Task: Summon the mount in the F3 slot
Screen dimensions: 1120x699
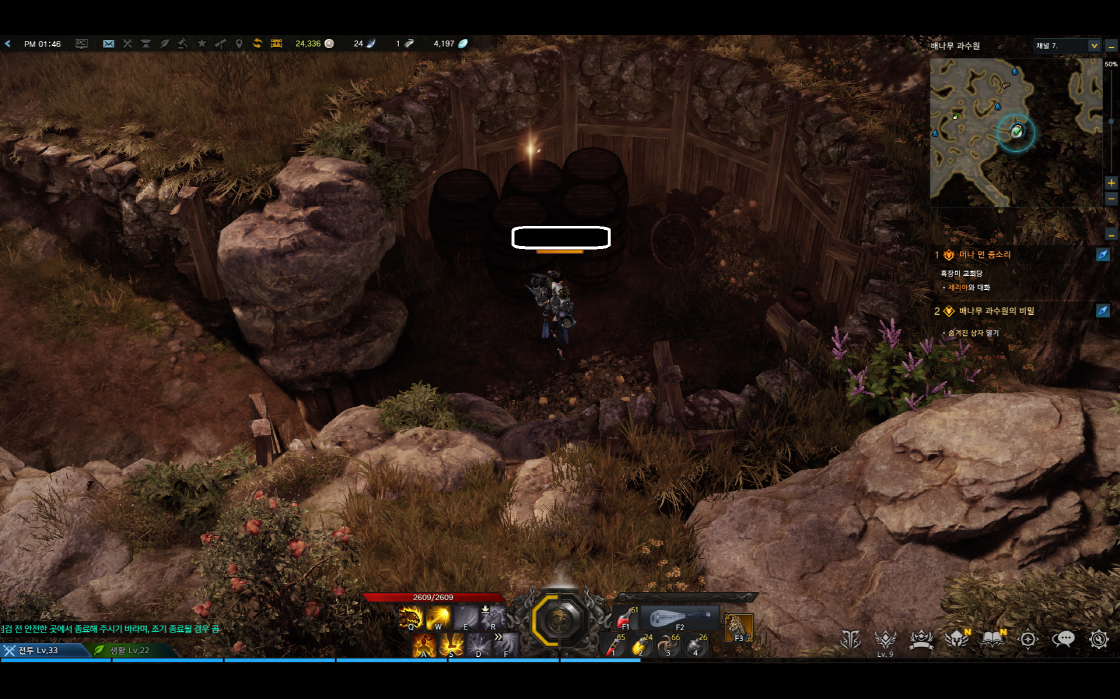Action: click(739, 627)
